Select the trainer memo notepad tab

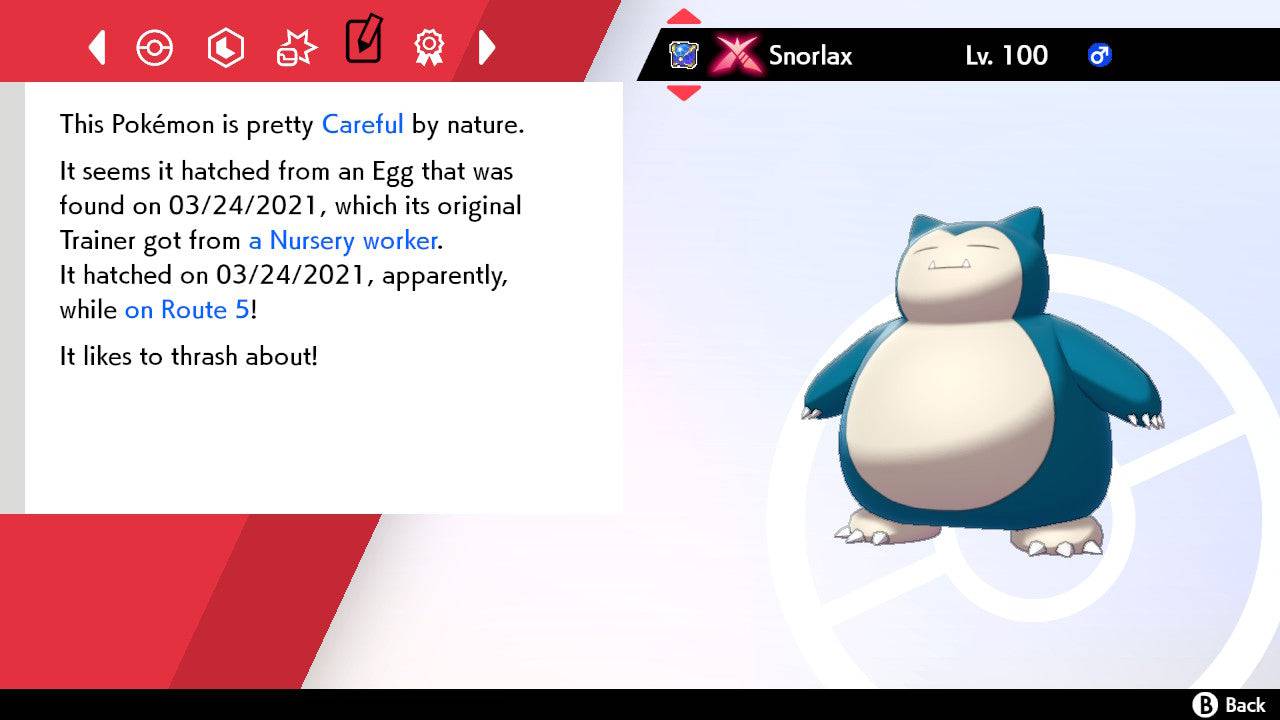coord(363,41)
